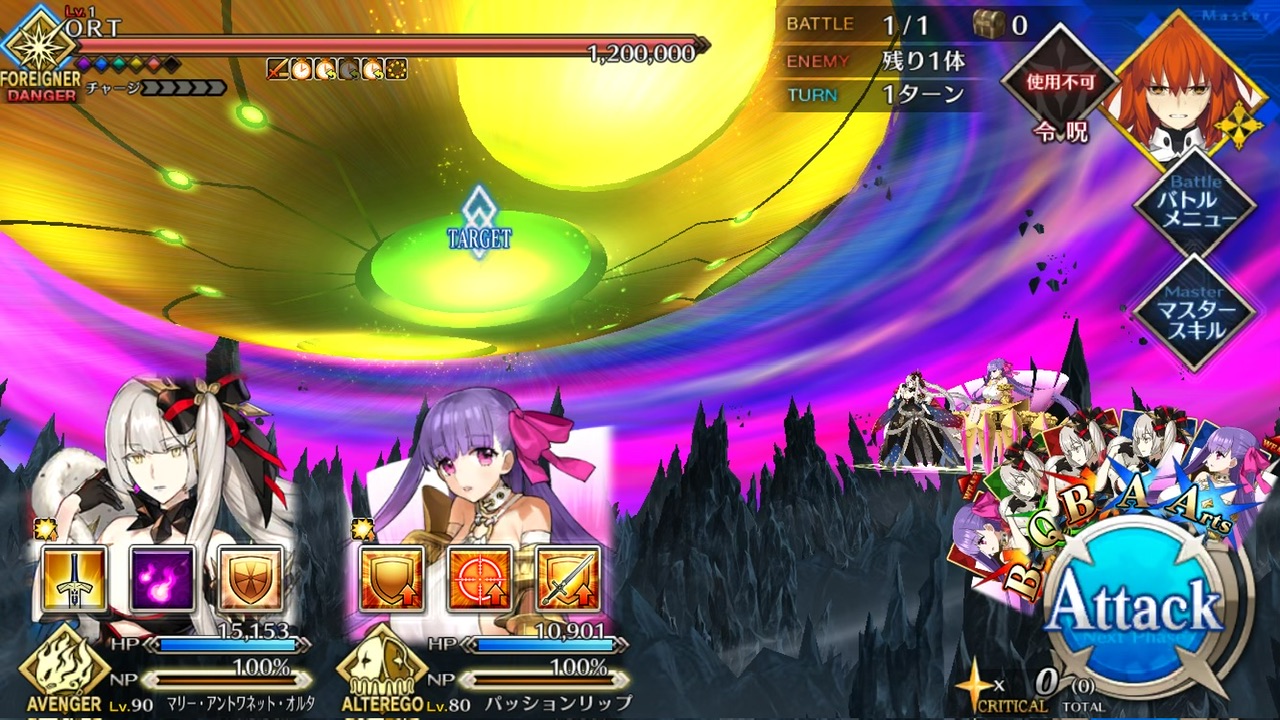Open Passionlip's servant status by class icon
1280x720 pixels.
click(x=380, y=665)
